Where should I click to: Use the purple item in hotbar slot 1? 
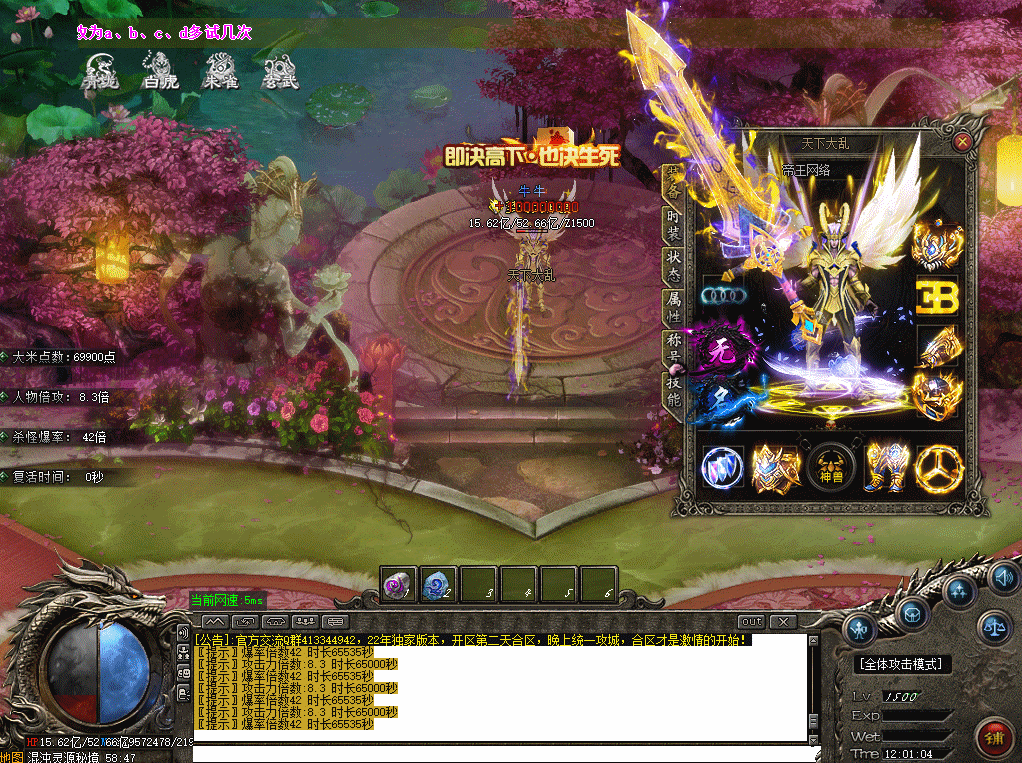coord(398,585)
